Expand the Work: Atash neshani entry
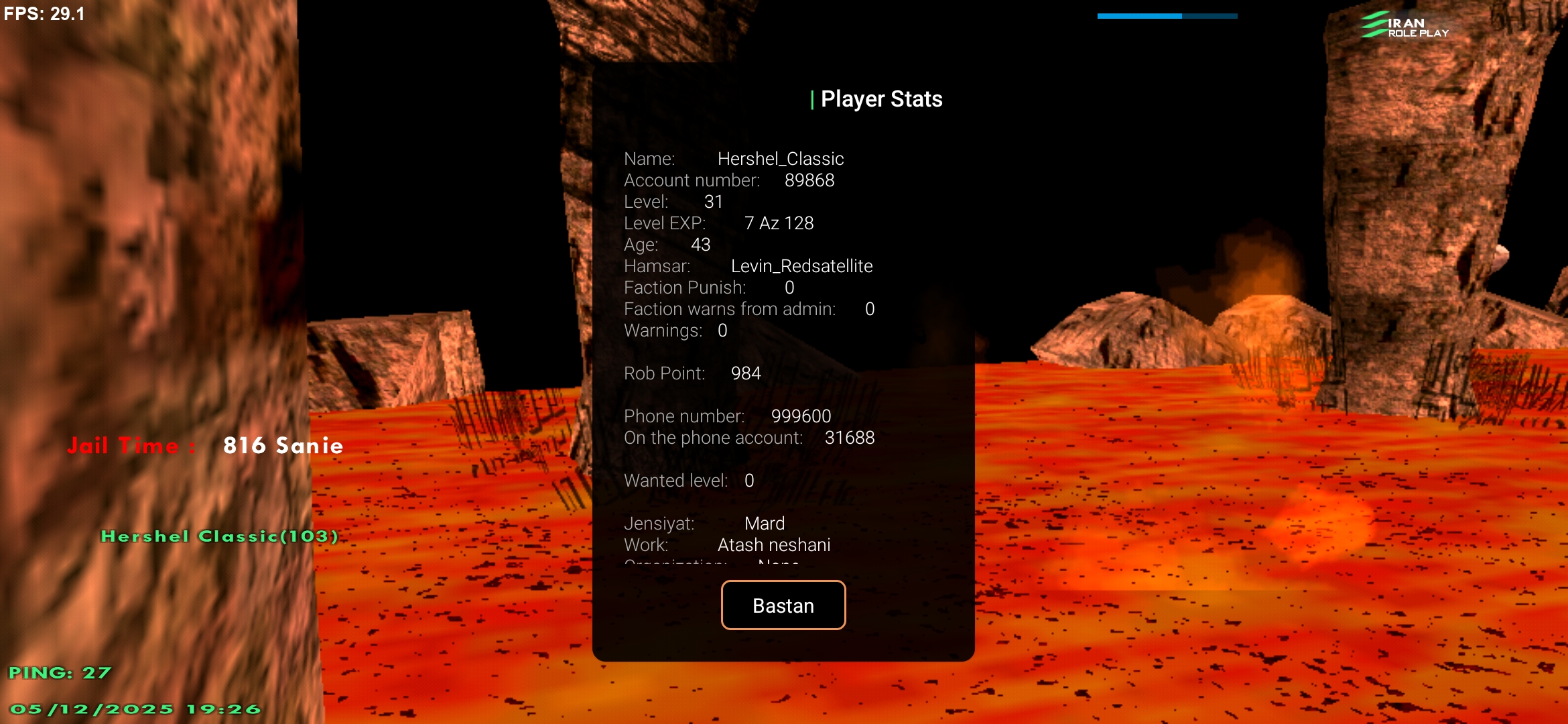The image size is (1568, 724). click(728, 544)
